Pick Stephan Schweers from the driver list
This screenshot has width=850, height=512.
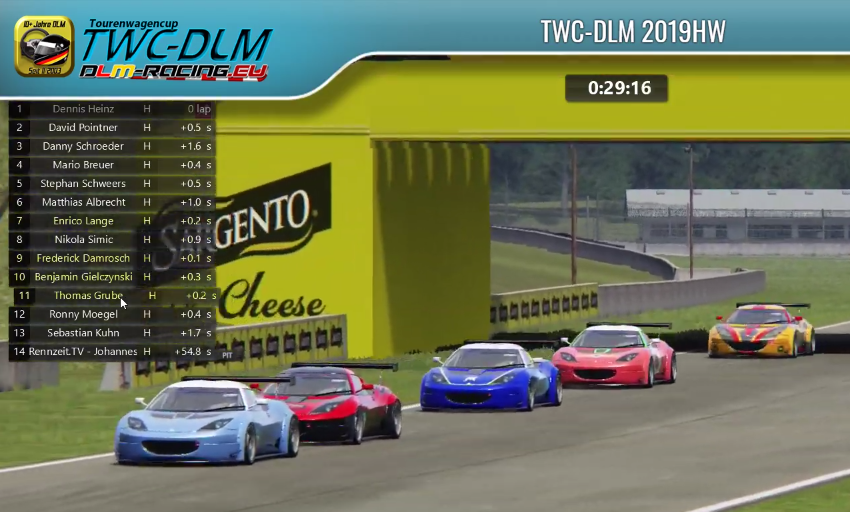click(83, 184)
